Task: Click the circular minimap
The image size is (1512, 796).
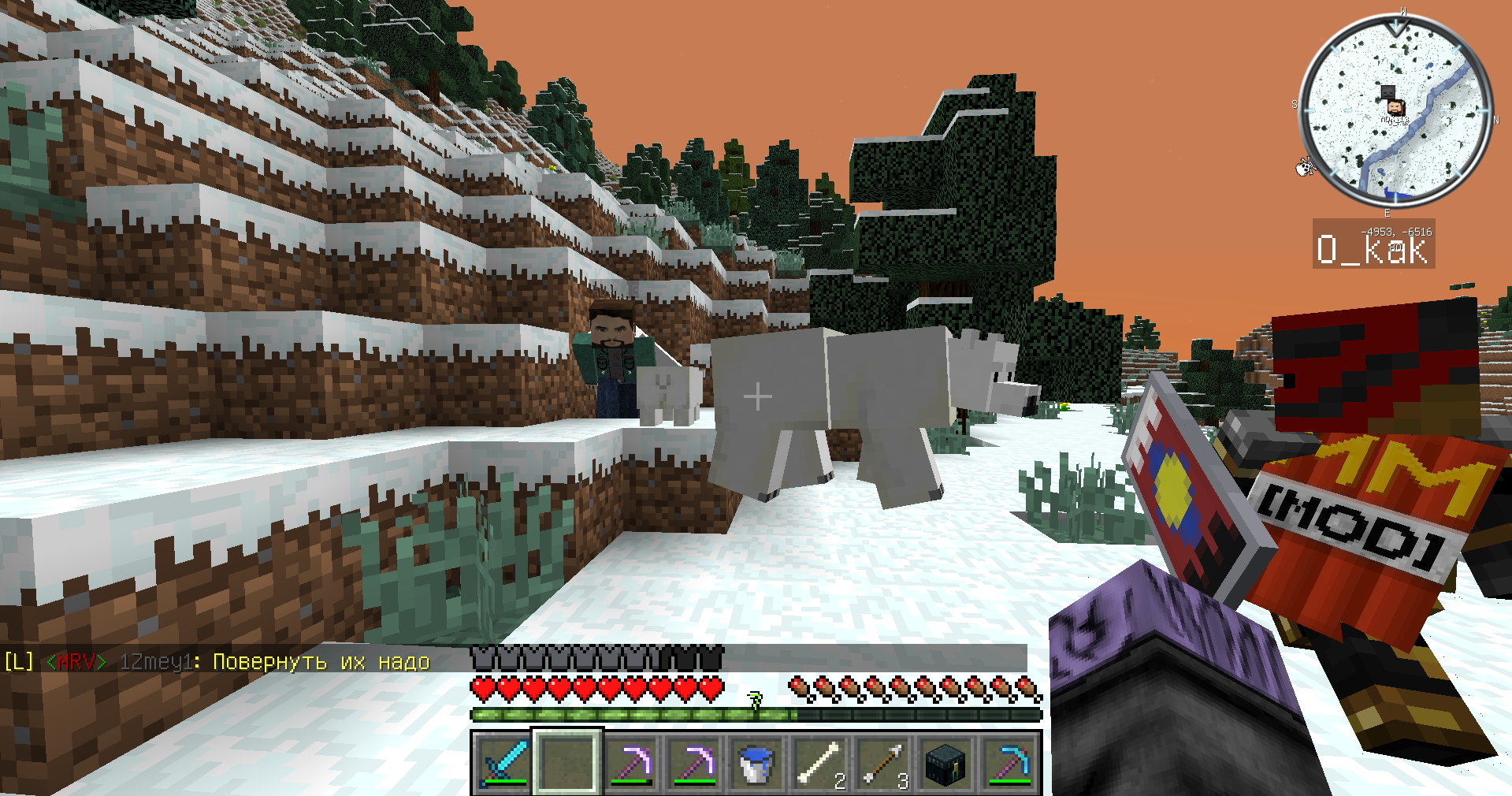Action: coord(1395,110)
